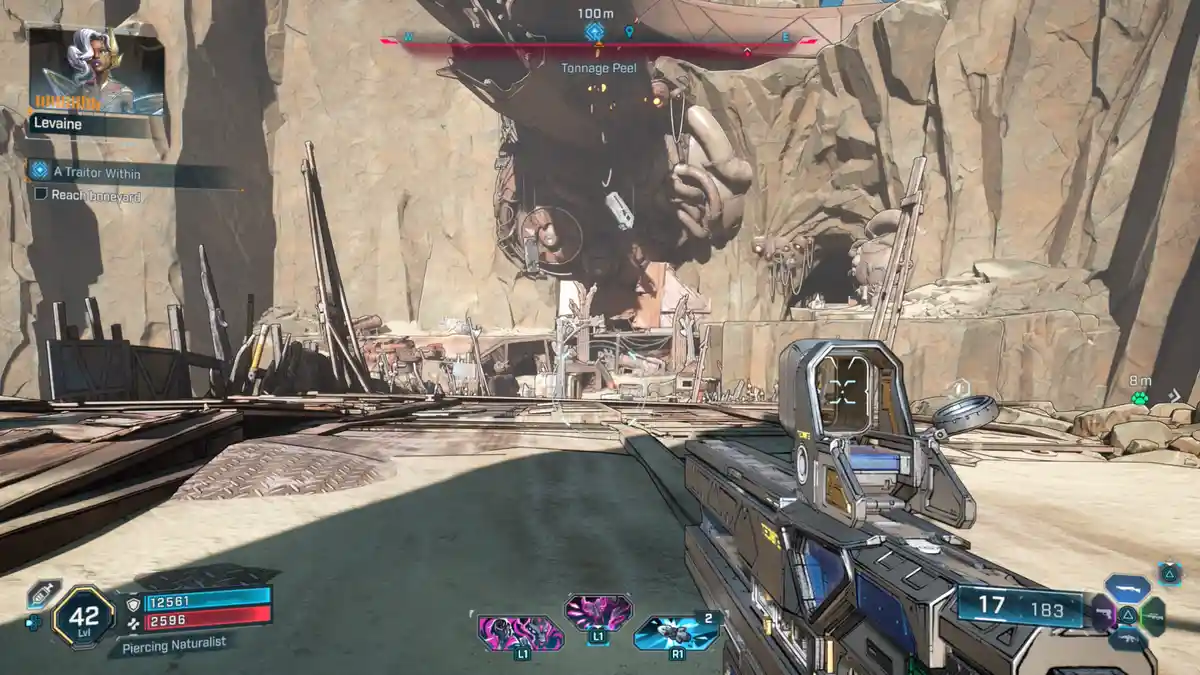Click the Reach Boneyard objective checkbox
Image resolution: width=1200 pixels, height=675 pixels.
pyautogui.click(x=42, y=195)
